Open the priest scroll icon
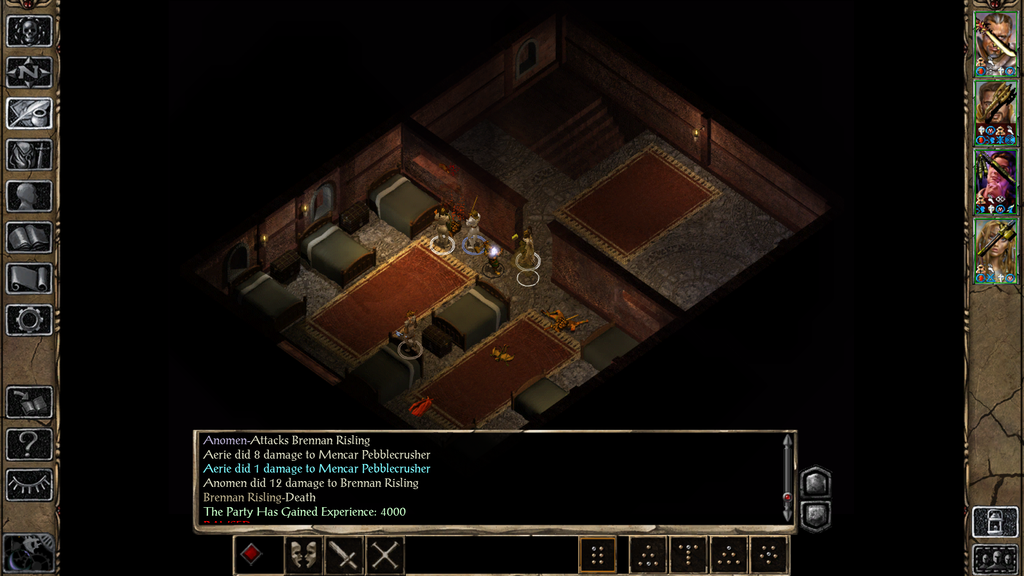The width and height of the screenshot is (1024, 576). click(x=29, y=278)
